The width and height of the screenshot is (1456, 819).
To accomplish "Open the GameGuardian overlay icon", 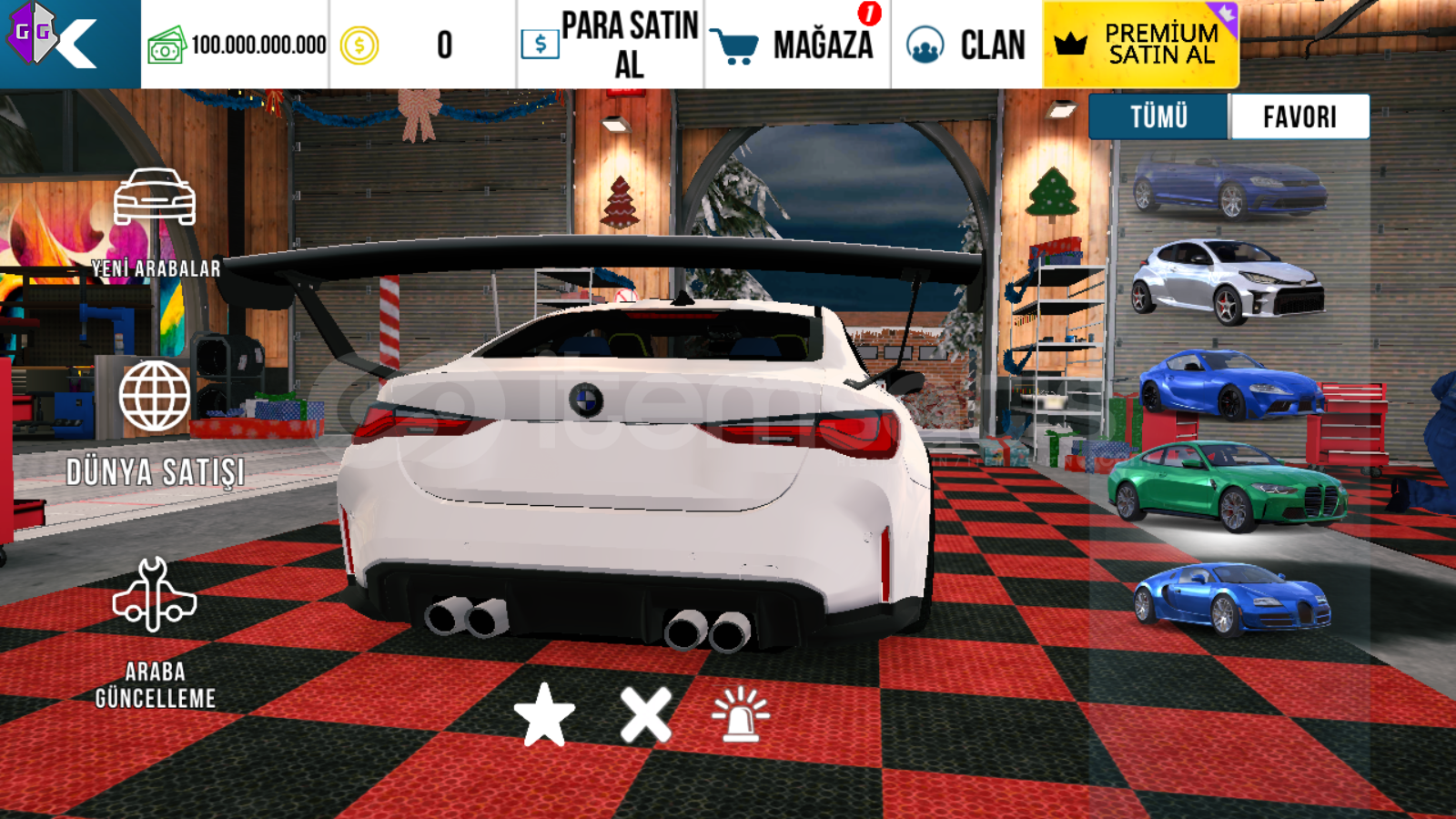I will click(x=33, y=35).
